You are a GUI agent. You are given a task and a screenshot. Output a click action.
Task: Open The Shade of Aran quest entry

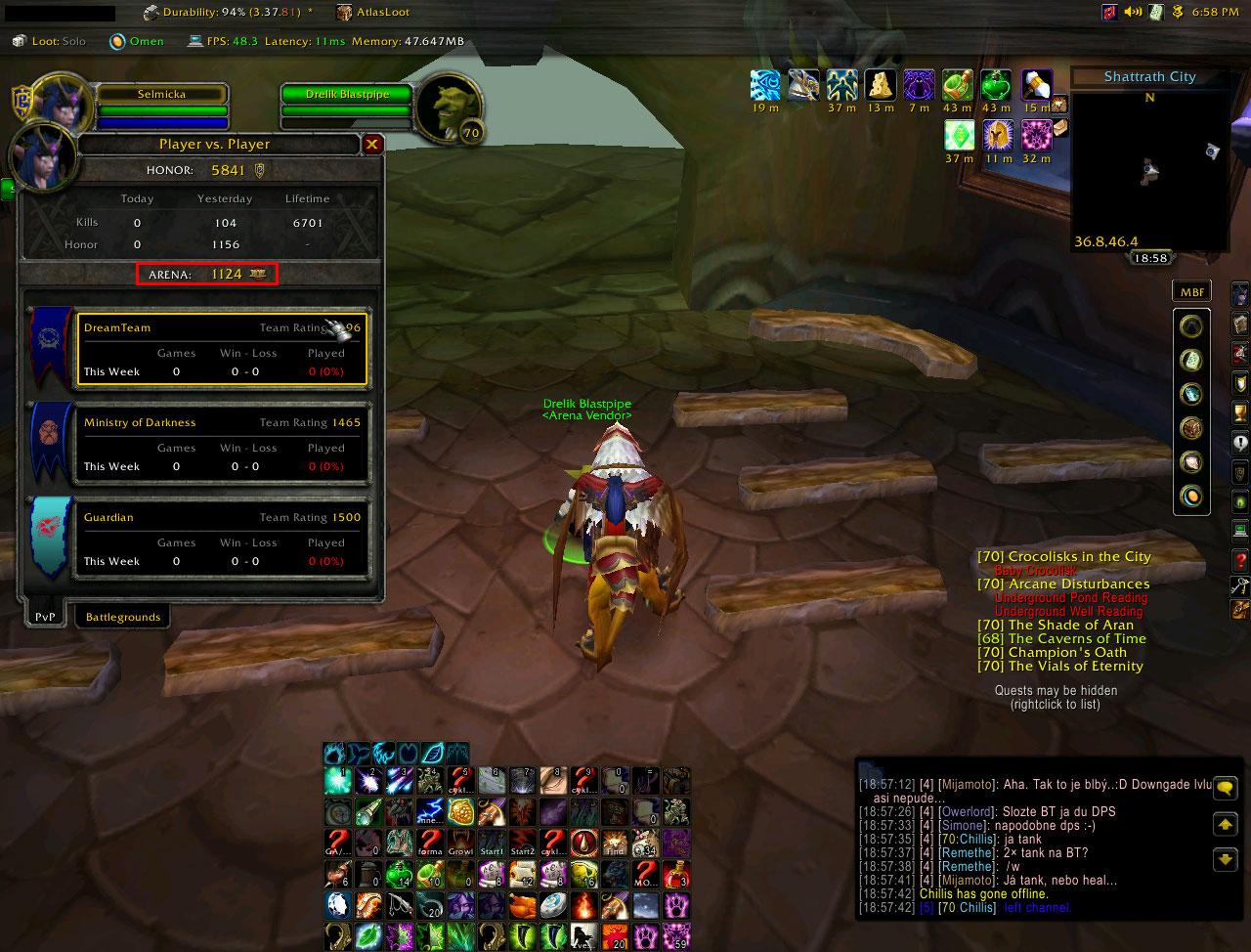pos(1056,625)
